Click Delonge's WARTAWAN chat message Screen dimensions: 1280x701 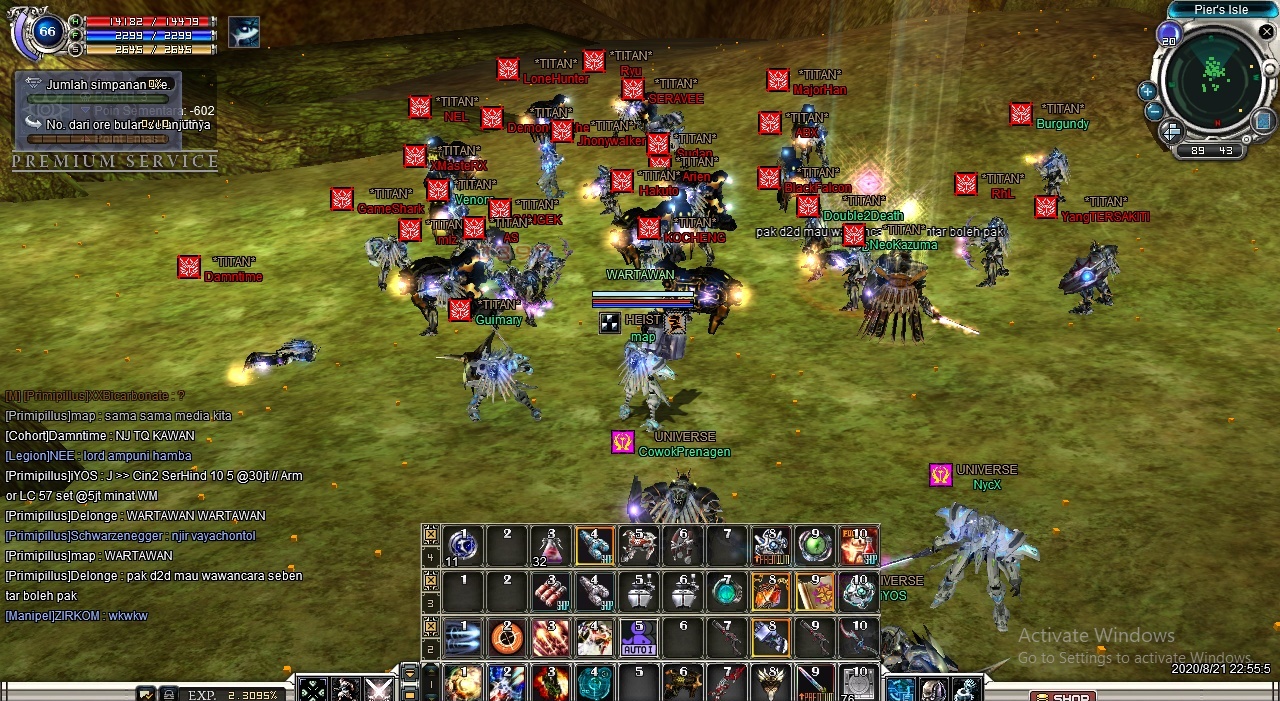pos(135,516)
